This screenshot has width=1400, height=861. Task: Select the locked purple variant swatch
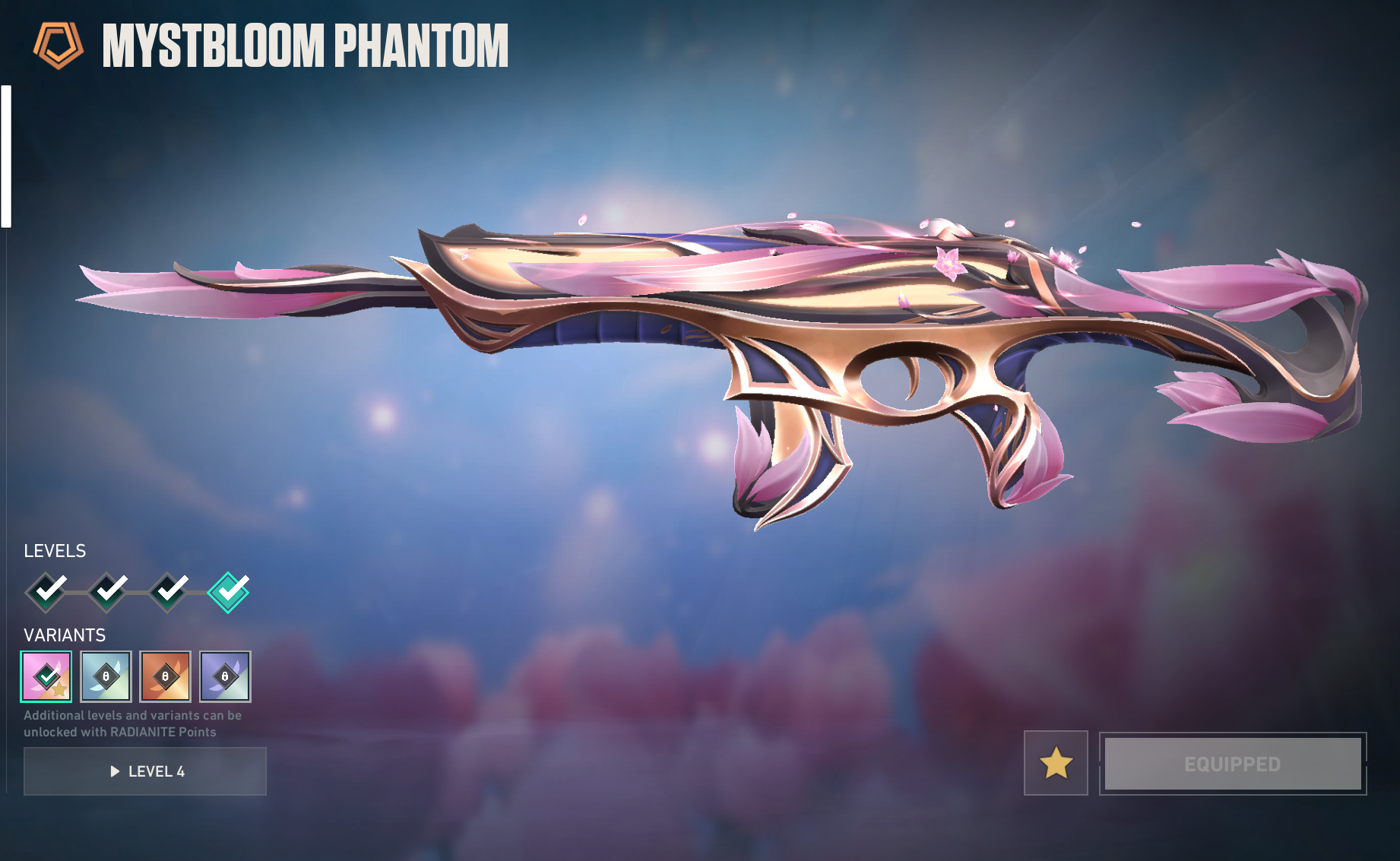pos(225,676)
